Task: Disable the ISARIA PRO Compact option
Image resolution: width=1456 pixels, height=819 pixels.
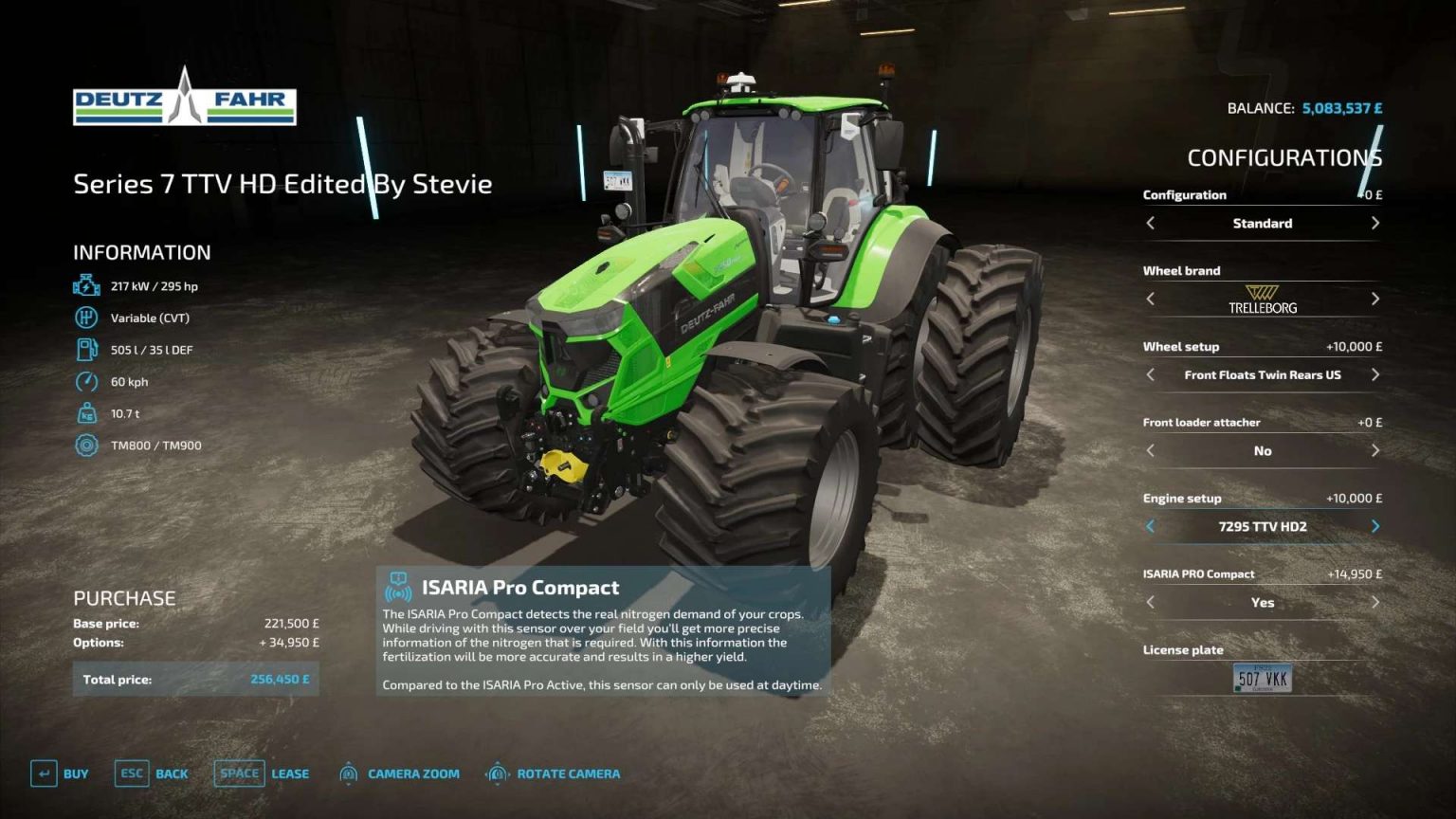Action: coord(1375,602)
